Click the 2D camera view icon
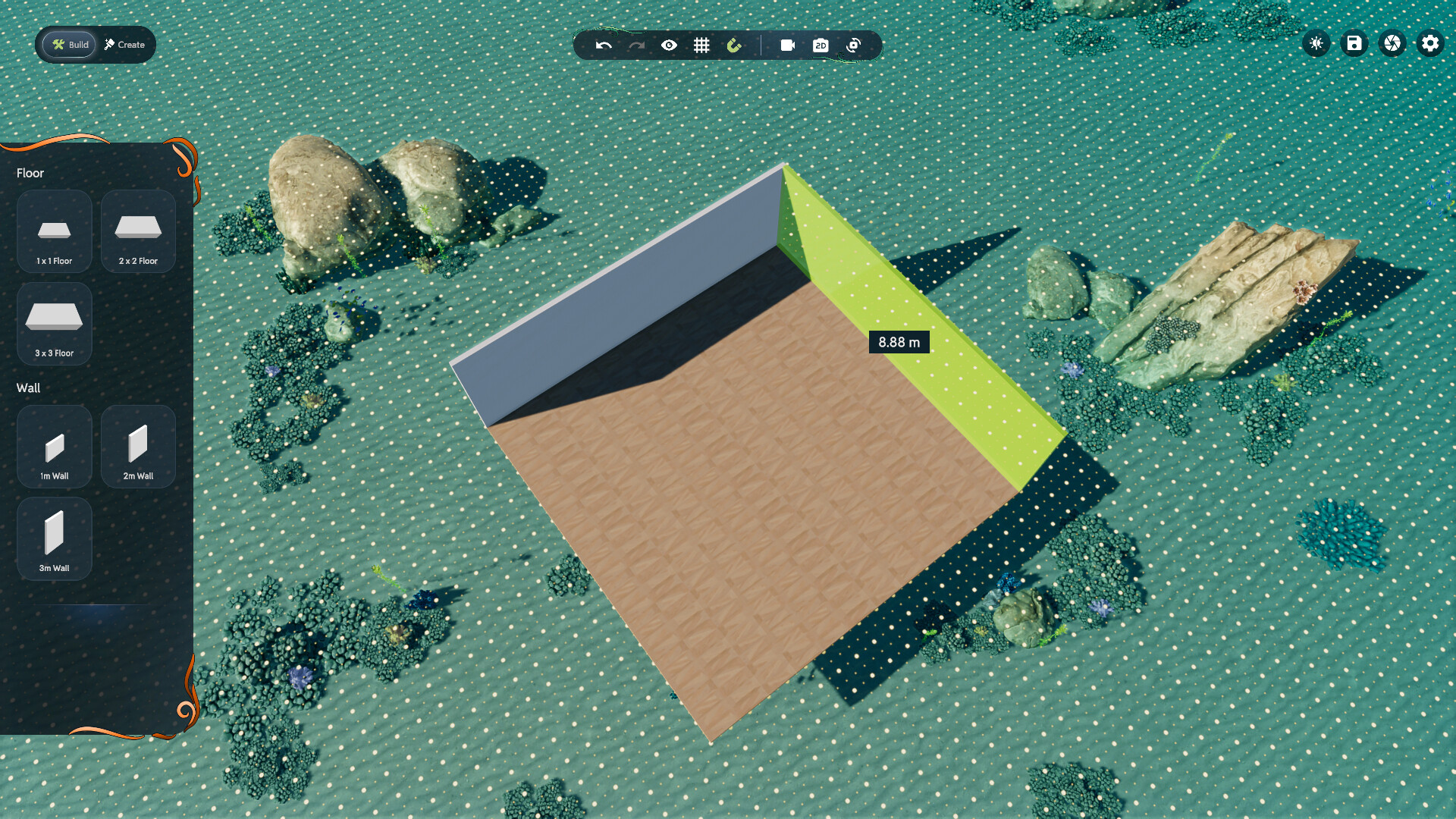Screen dimensions: 1456x819 pyautogui.click(x=820, y=45)
